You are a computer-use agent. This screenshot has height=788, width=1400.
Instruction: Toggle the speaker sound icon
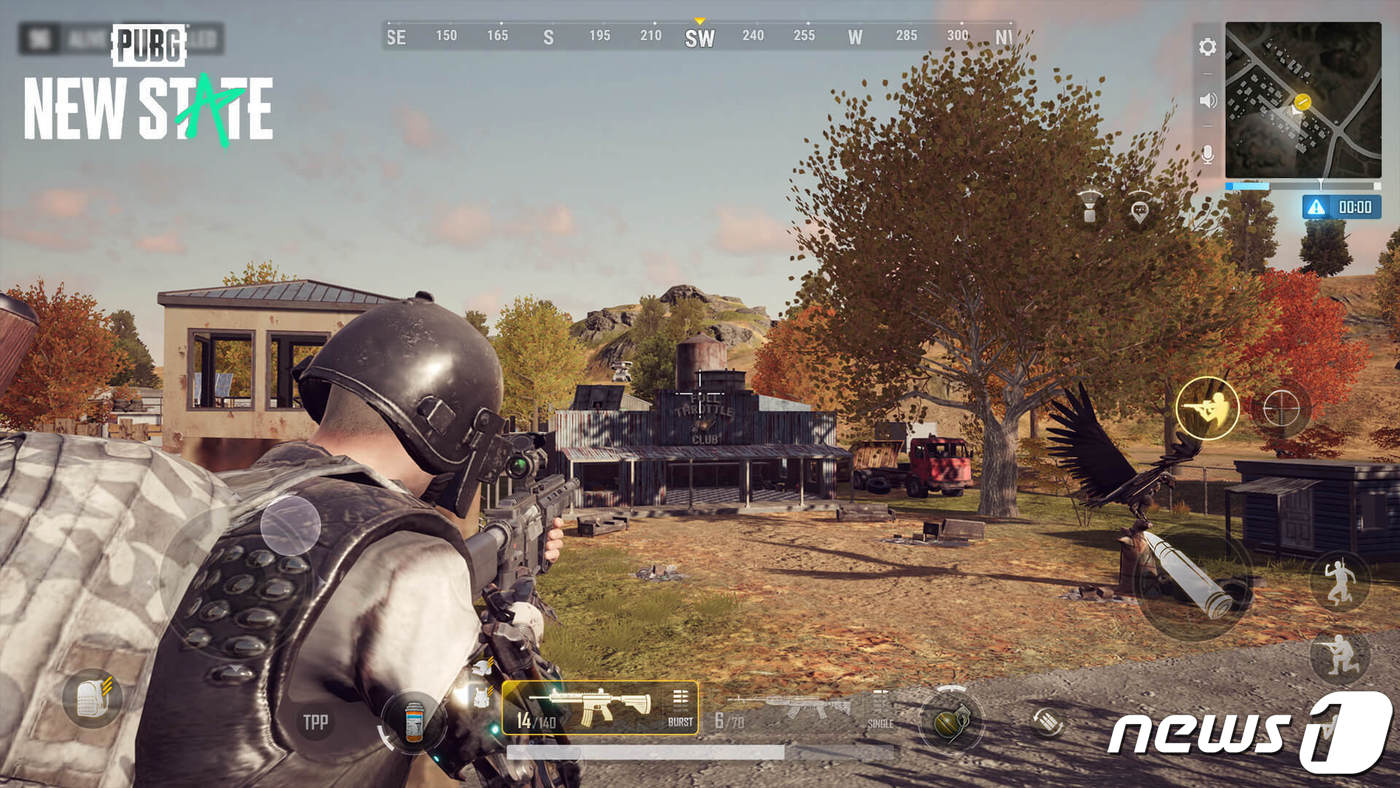[x=1208, y=100]
